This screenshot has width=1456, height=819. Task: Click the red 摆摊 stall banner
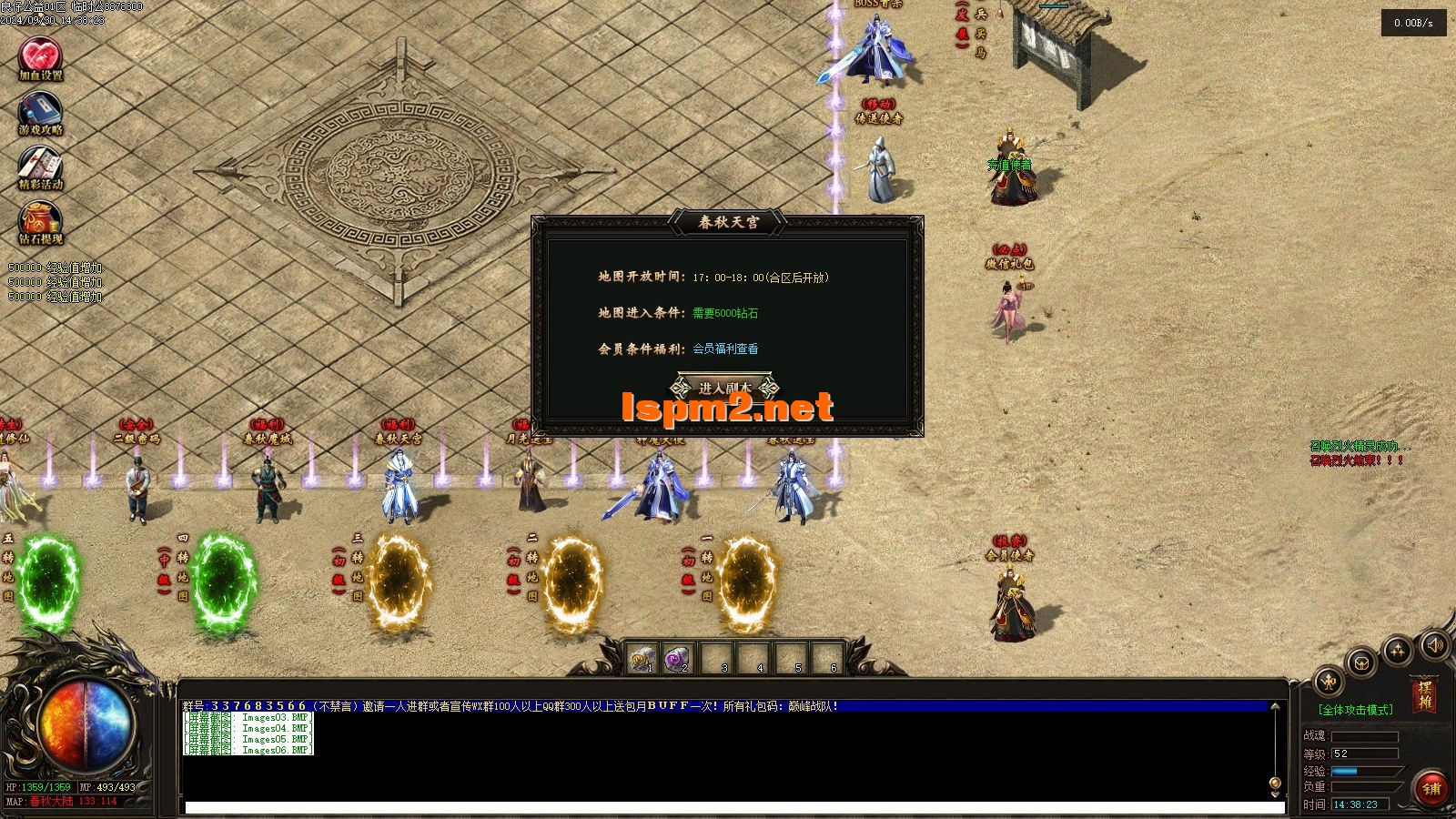pyautogui.click(x=1424, y=696)
